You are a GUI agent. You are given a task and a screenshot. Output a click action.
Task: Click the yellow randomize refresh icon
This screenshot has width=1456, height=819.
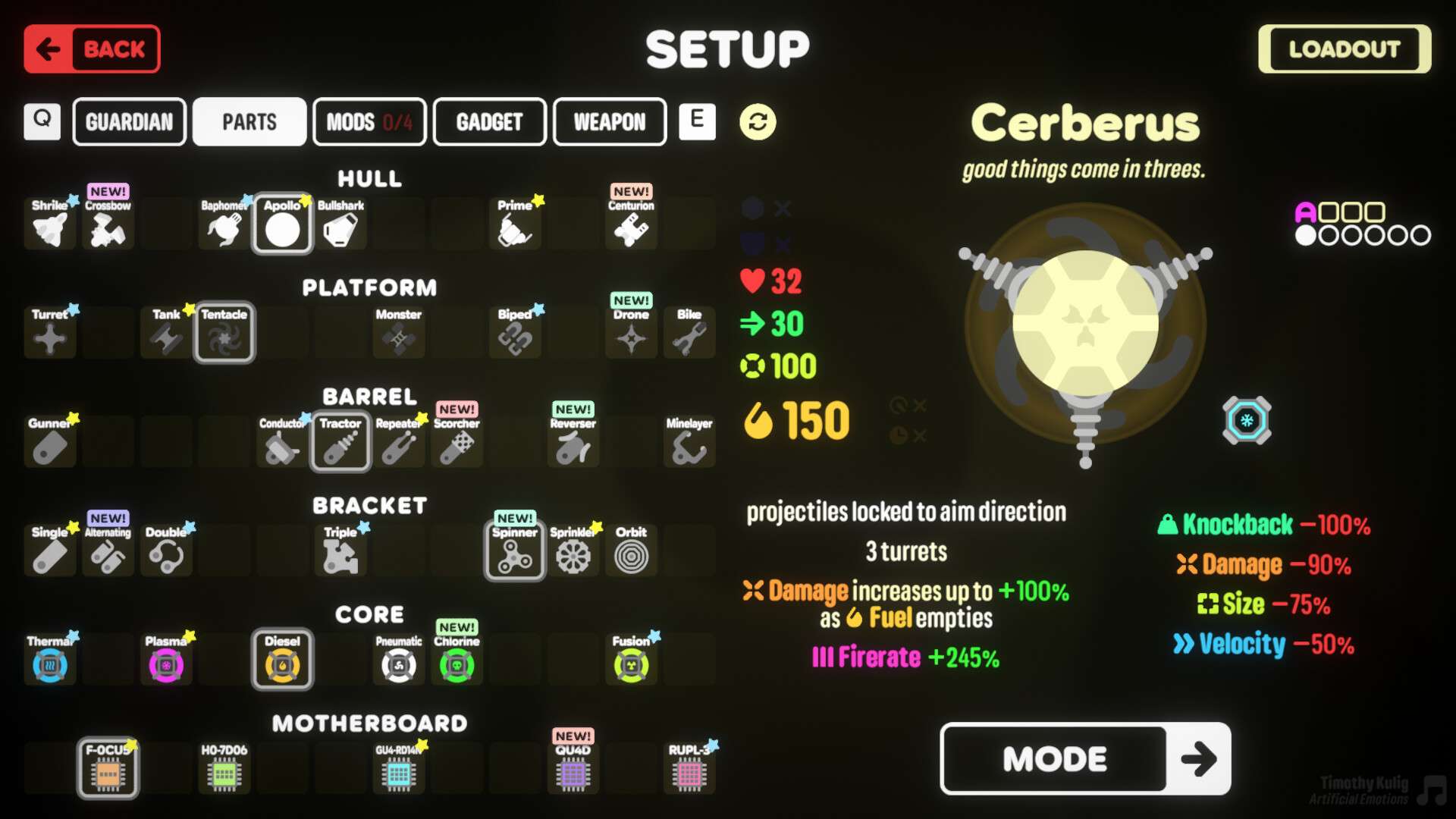(x=758, y=121)
